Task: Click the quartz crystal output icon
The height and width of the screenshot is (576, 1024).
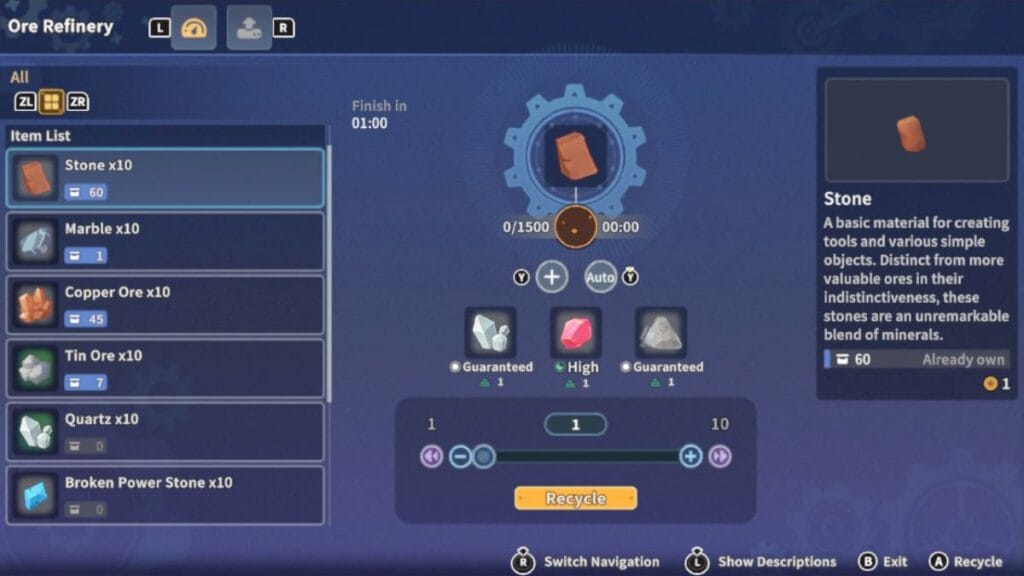Action: pyautogui.click(x=490, y=334)
